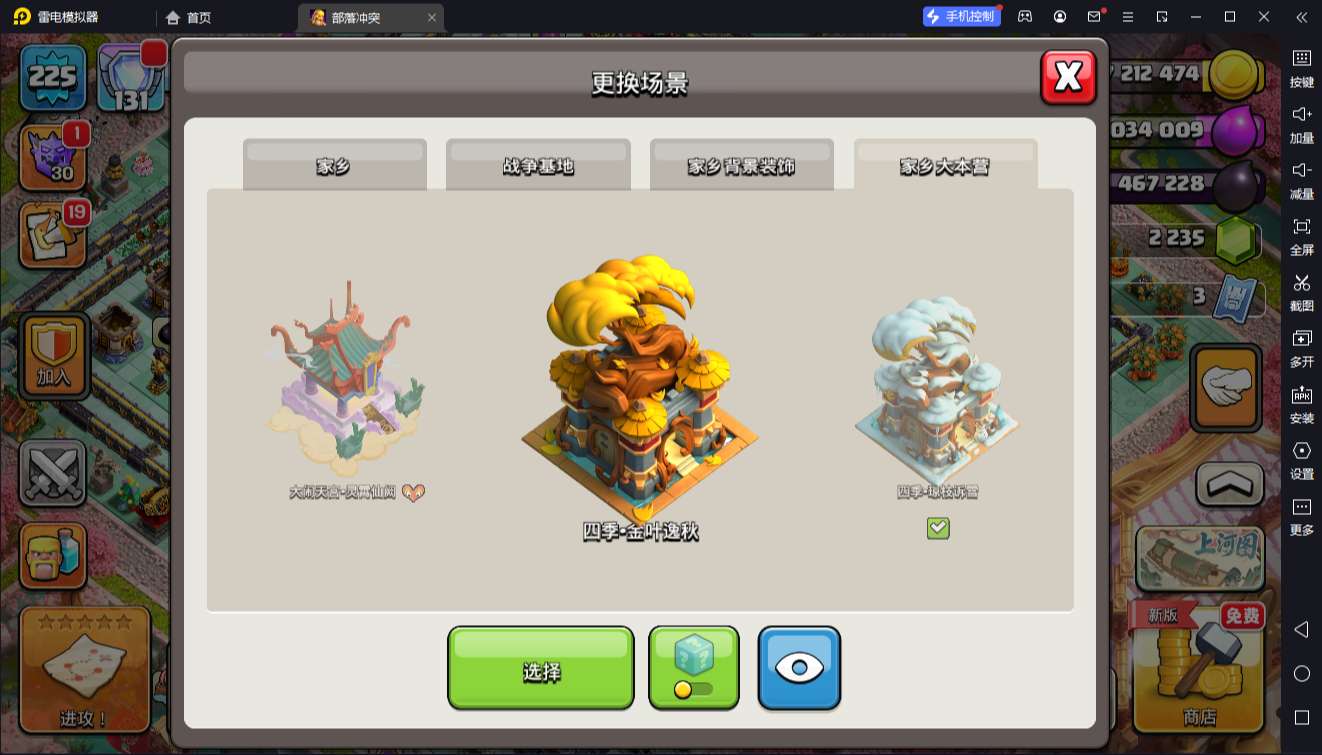Open the 手机控制 phone control button
Image resolution: width=1322 pixels, height=755 pixels.
[x=961, y=17]
